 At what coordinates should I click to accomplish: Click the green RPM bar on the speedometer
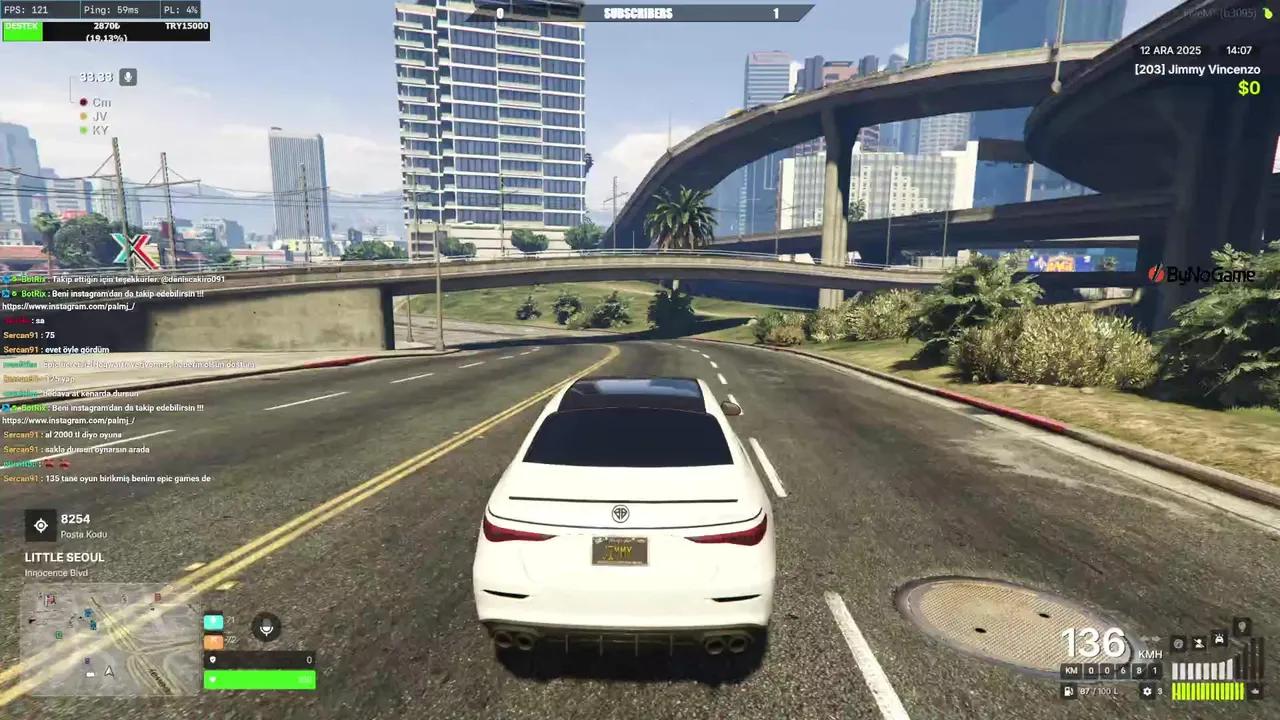(x=1208, y=690)
